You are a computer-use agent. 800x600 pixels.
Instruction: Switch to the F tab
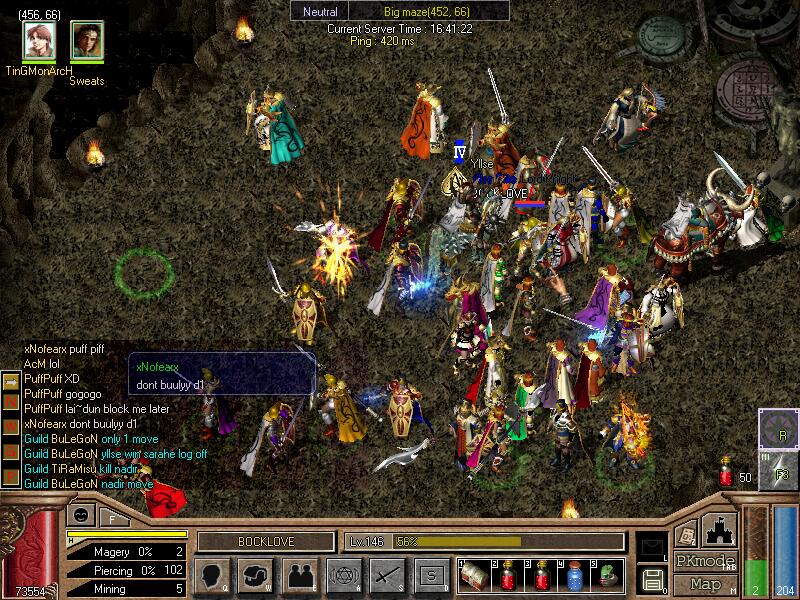coord(112,517)
